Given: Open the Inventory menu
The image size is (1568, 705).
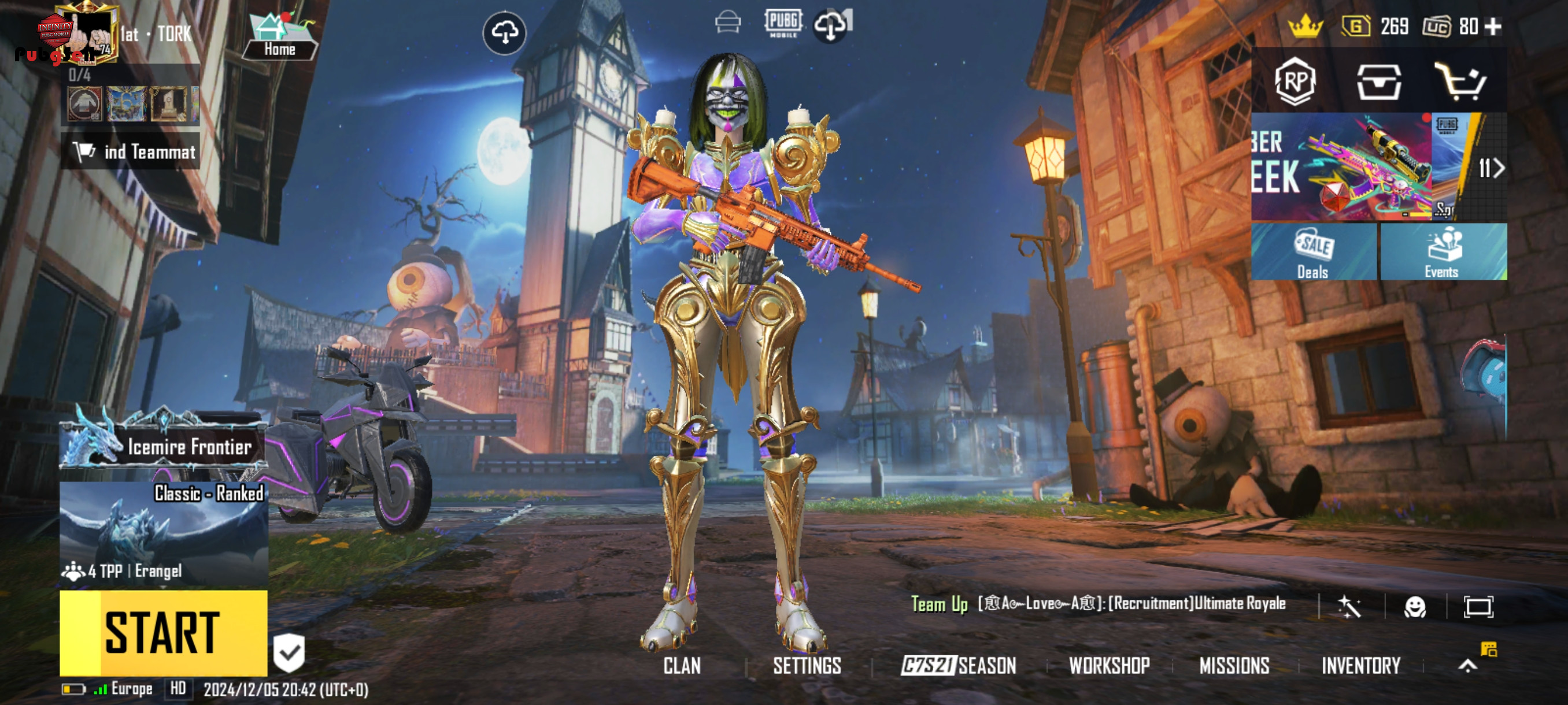Looking at the screenshot, I should pos(1361,666).
